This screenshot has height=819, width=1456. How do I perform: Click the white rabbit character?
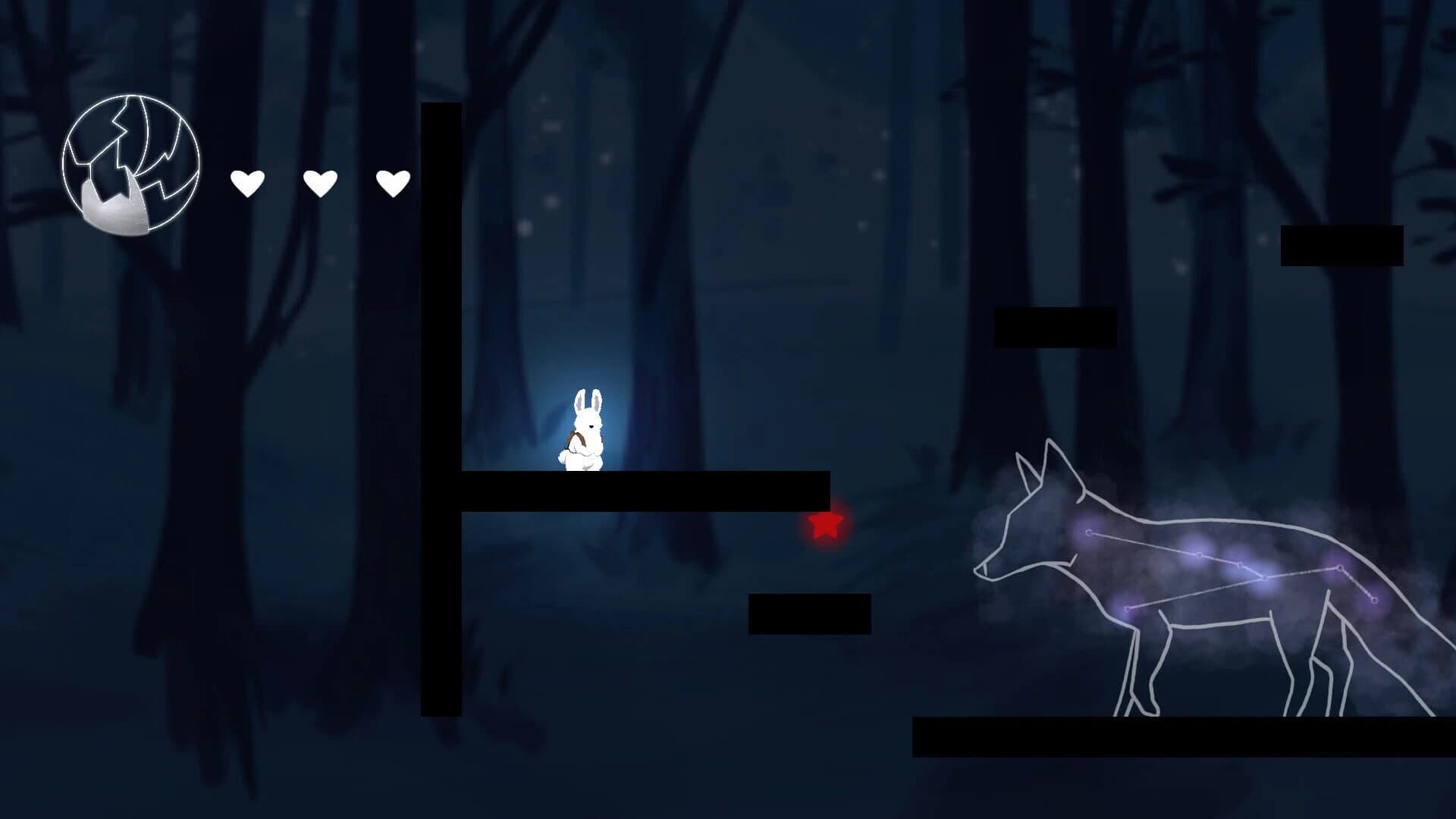point(584,432)
